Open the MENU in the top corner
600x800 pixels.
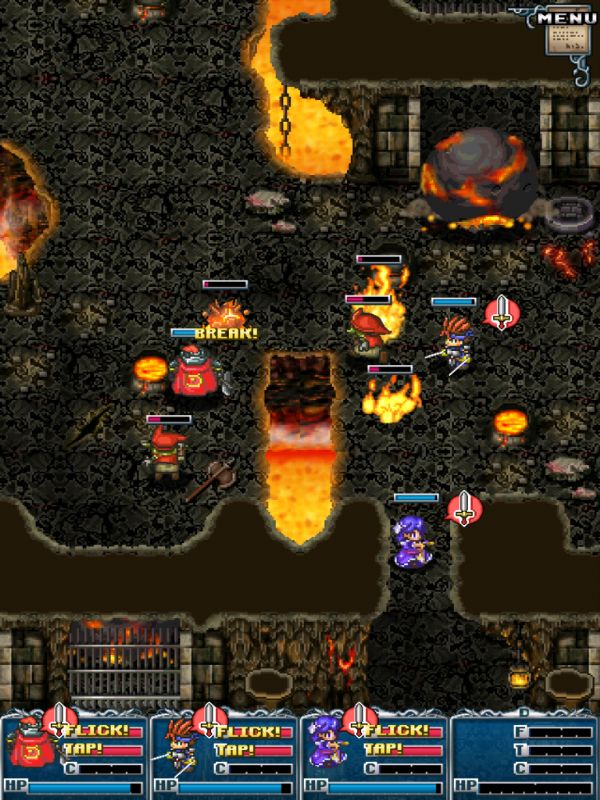[565, 32]
